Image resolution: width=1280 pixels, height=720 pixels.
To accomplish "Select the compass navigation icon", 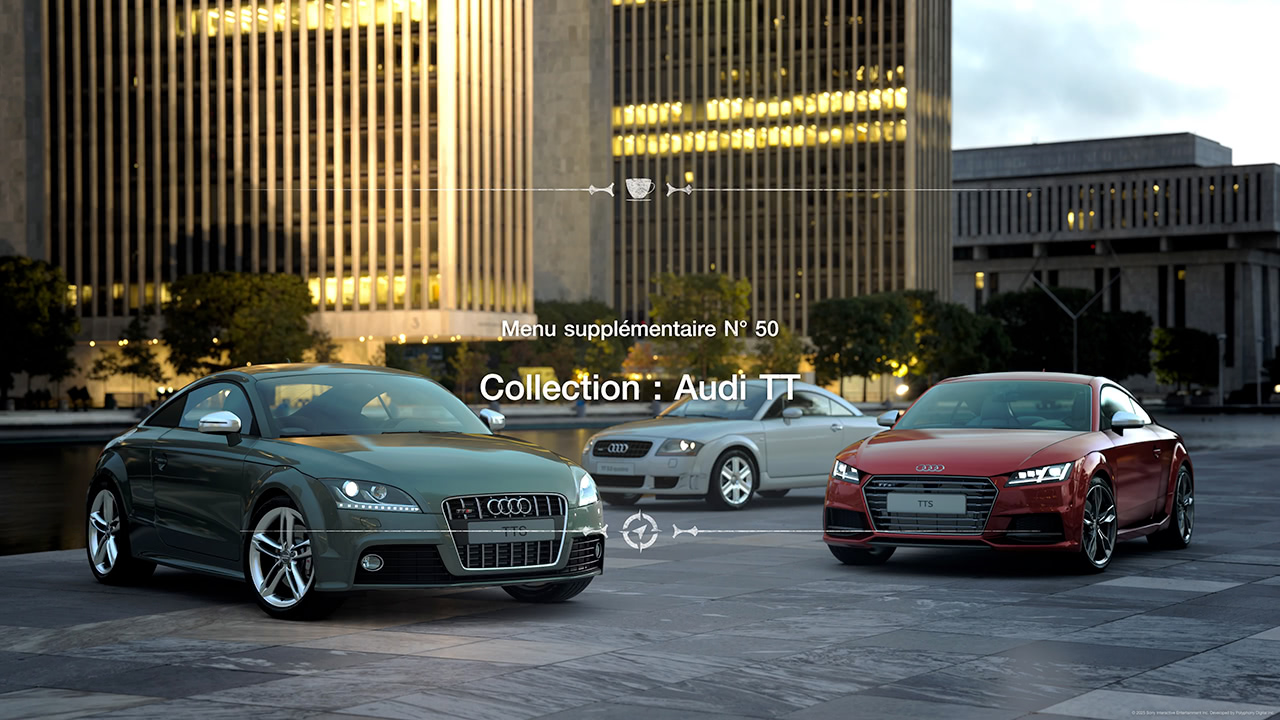I will [x=640, y=530].
